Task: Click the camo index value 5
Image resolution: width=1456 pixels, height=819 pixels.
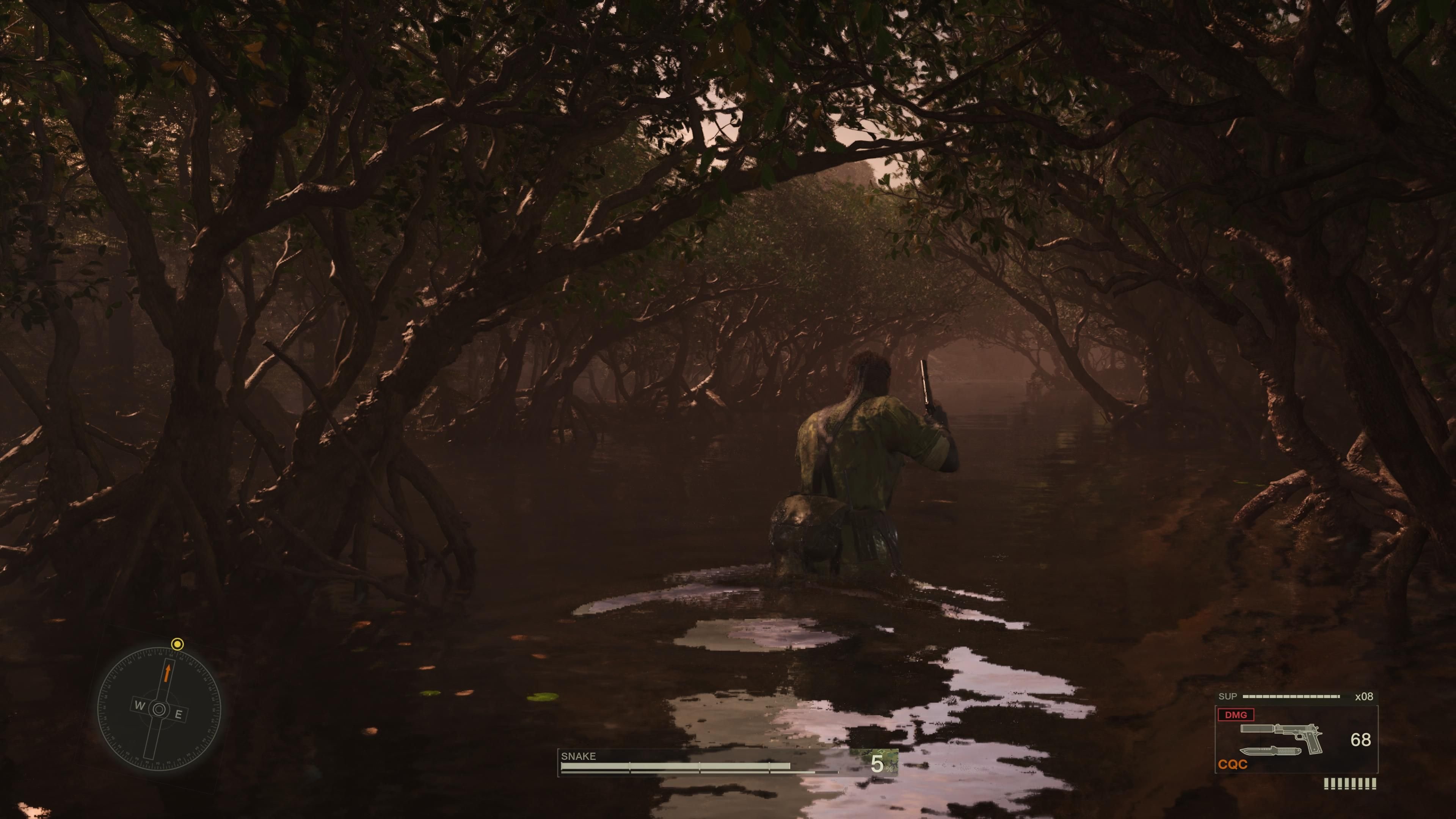Action: pyautogui.click(x=878, y=764)
